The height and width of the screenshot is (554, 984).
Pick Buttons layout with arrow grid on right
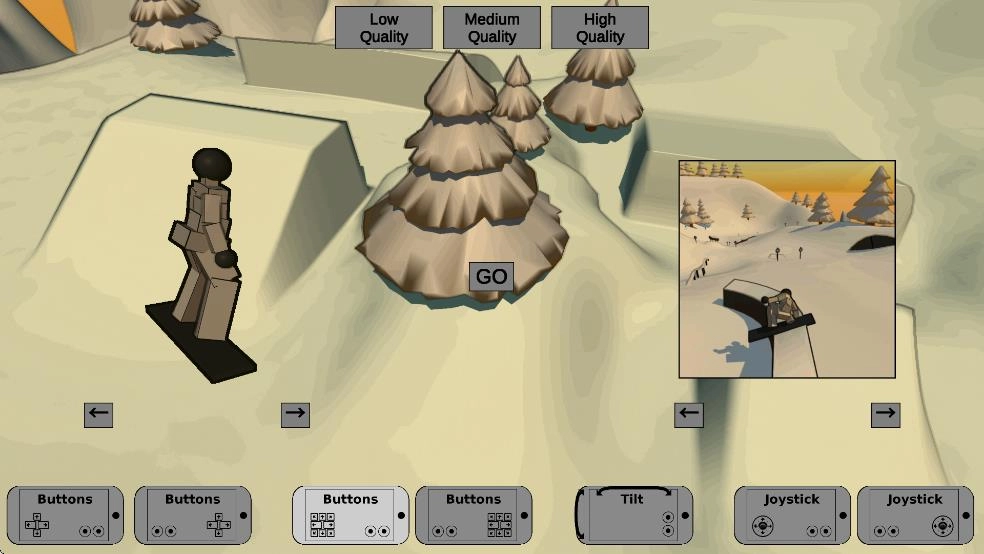point(473,515)
